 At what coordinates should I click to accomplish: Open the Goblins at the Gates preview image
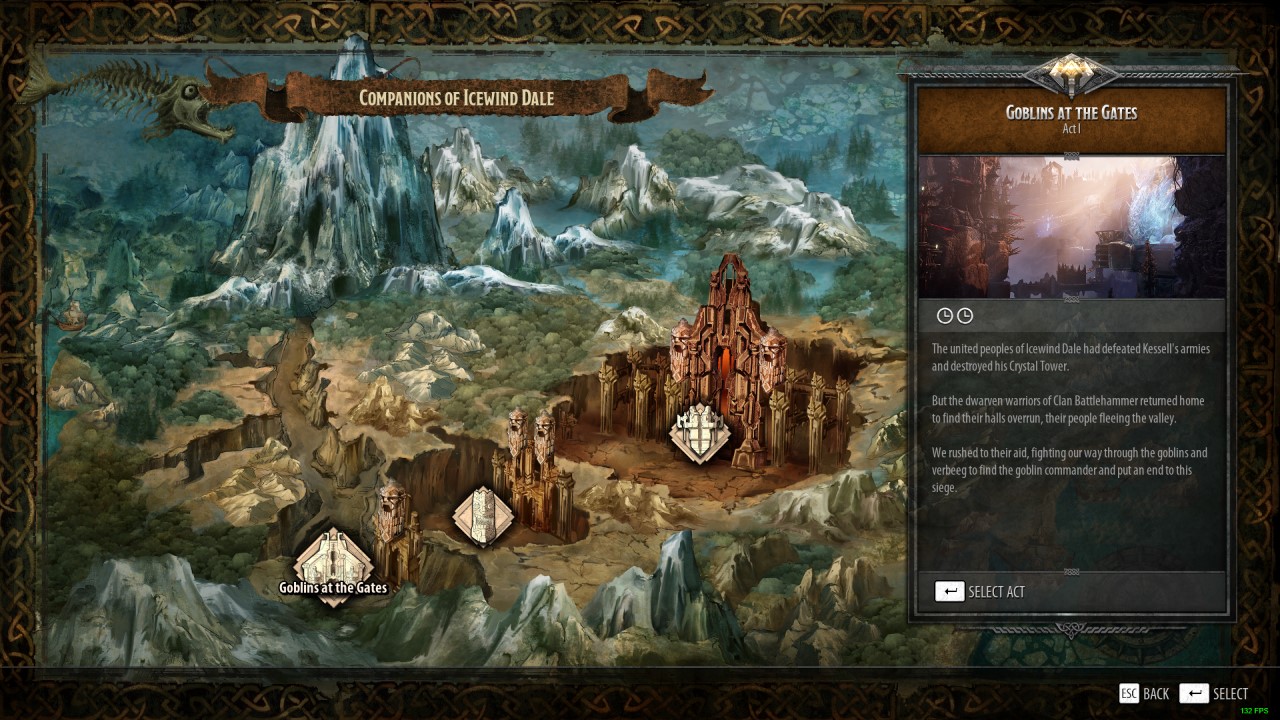1071,227
